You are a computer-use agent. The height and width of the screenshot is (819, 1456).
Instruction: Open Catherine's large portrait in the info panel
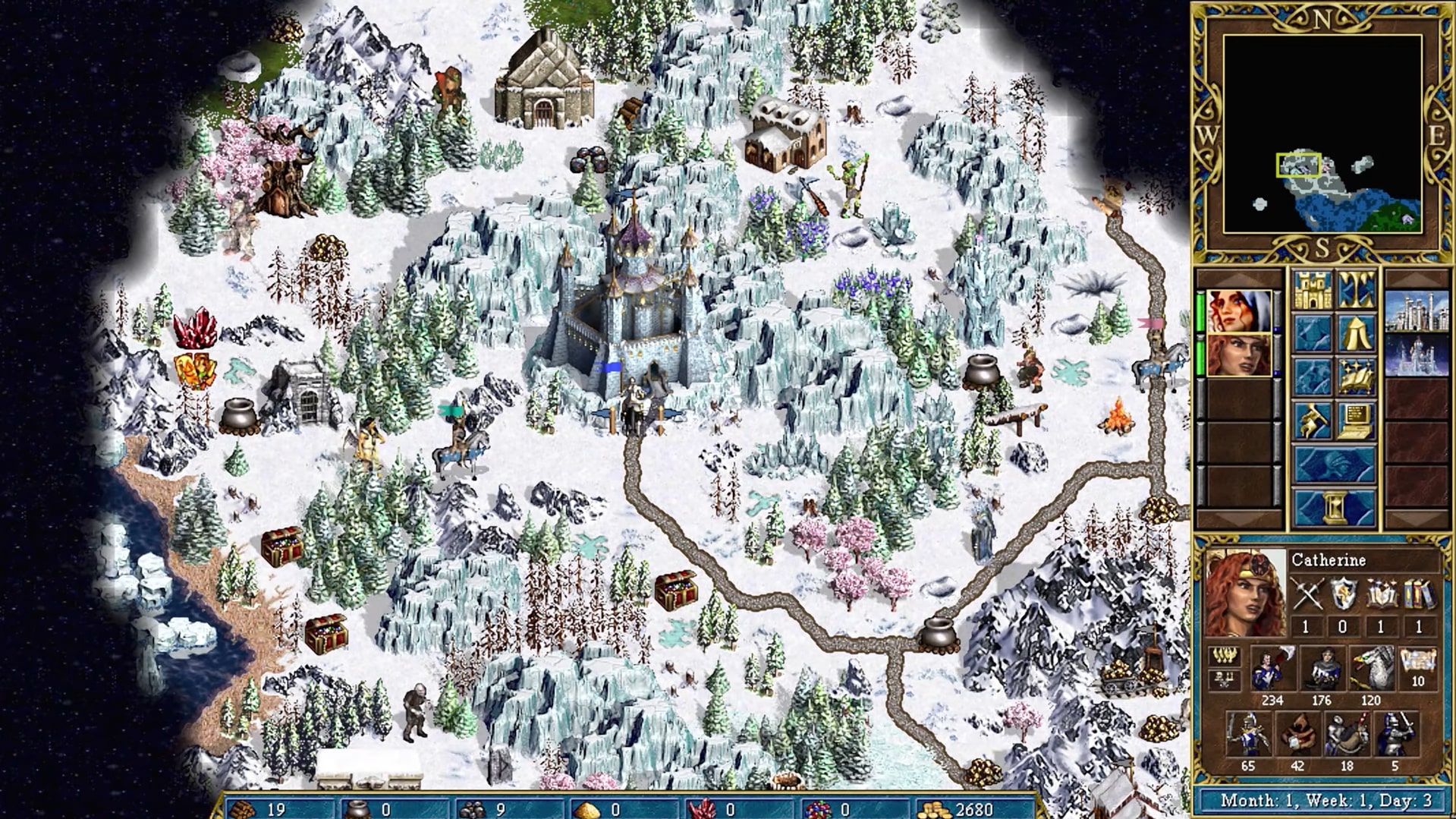1244,594
